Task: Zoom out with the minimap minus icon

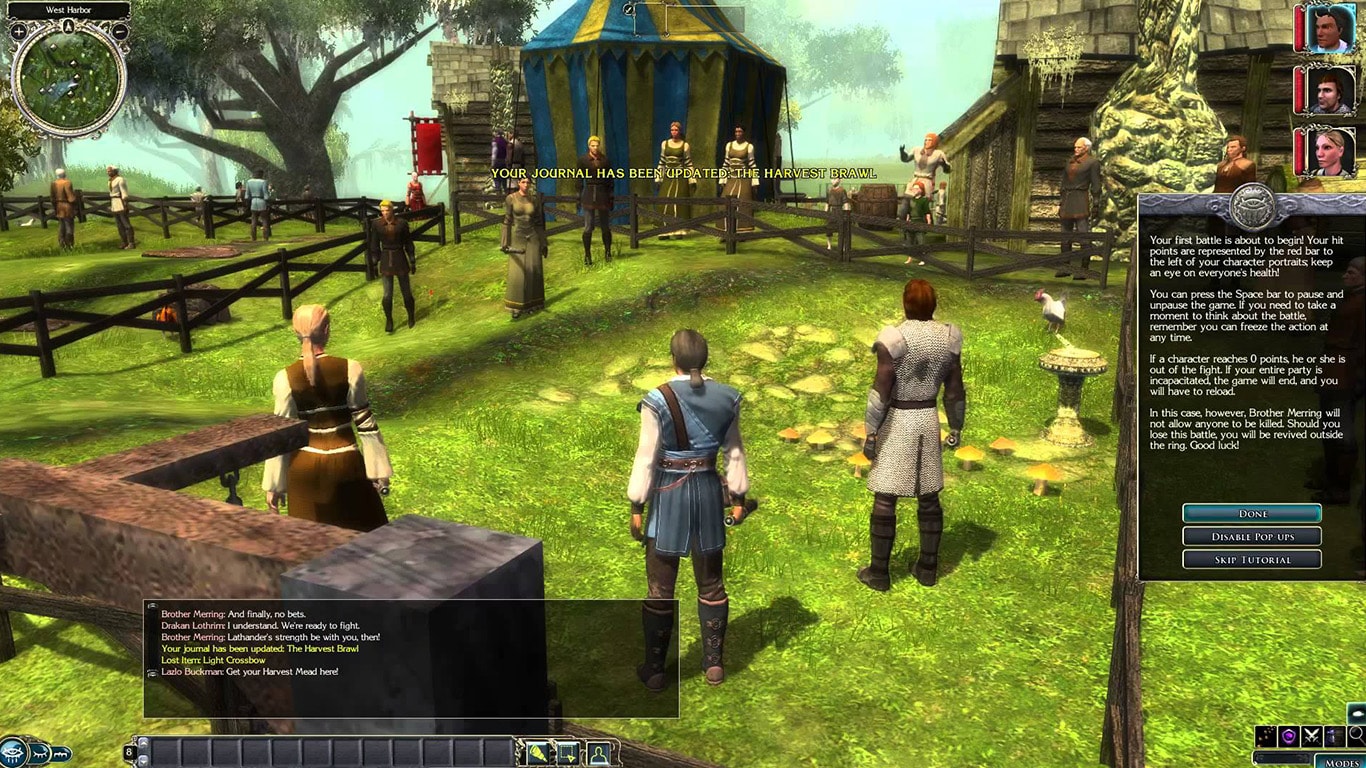Action: point(119,30)
